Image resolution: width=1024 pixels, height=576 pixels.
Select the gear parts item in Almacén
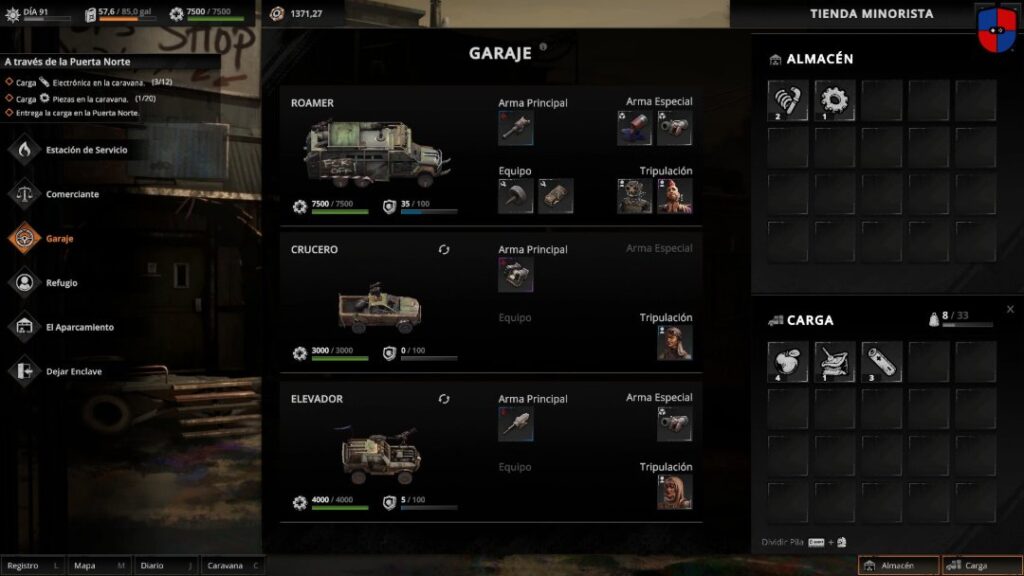pos(834,100)
